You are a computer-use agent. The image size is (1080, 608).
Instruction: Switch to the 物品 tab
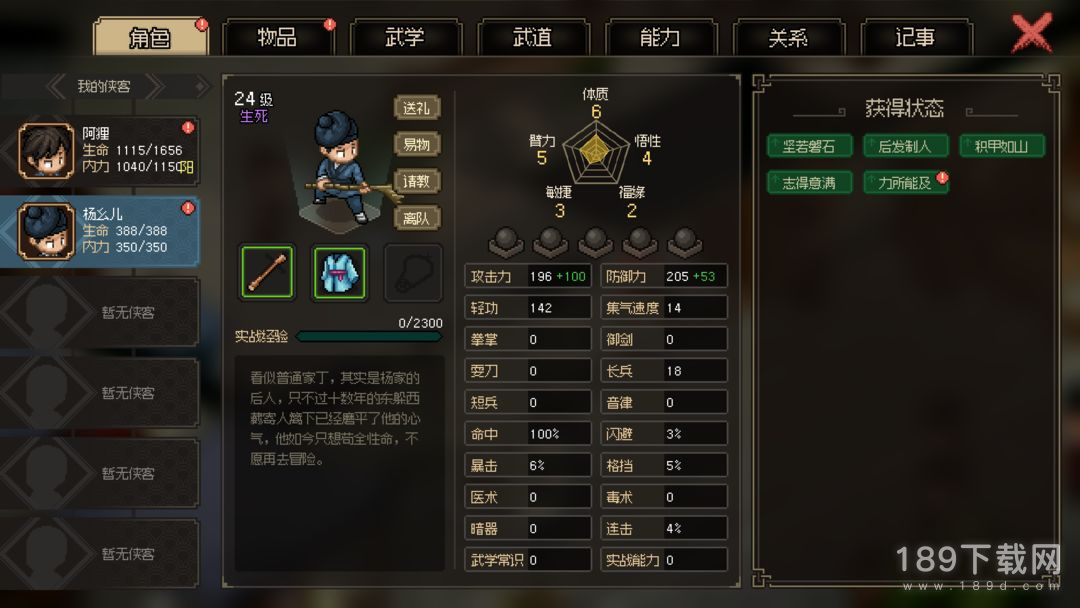pyautogui.click(x=277, y=38)
